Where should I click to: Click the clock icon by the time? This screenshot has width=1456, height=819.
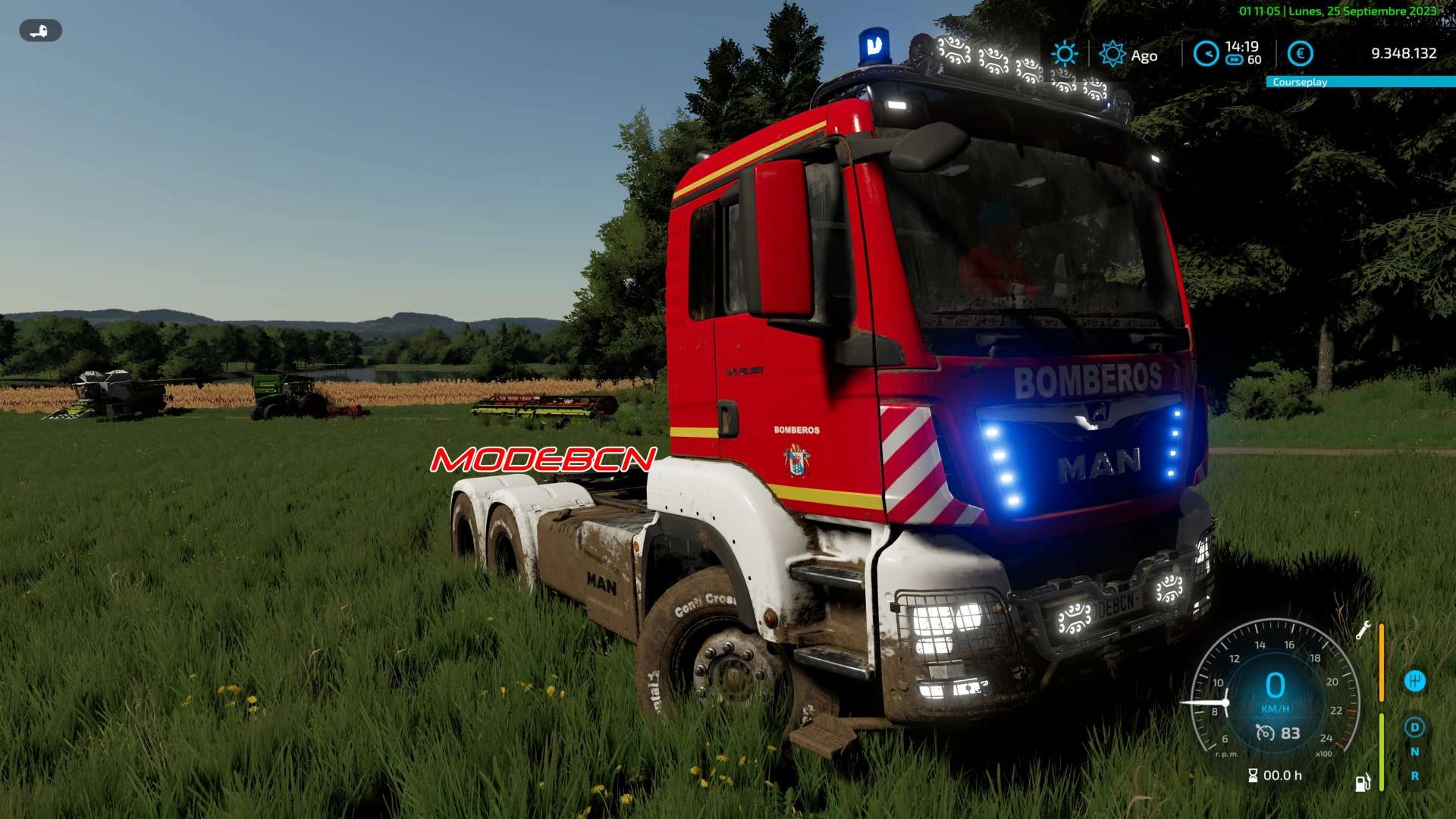pyautogui.click(x=1206, y=54)
